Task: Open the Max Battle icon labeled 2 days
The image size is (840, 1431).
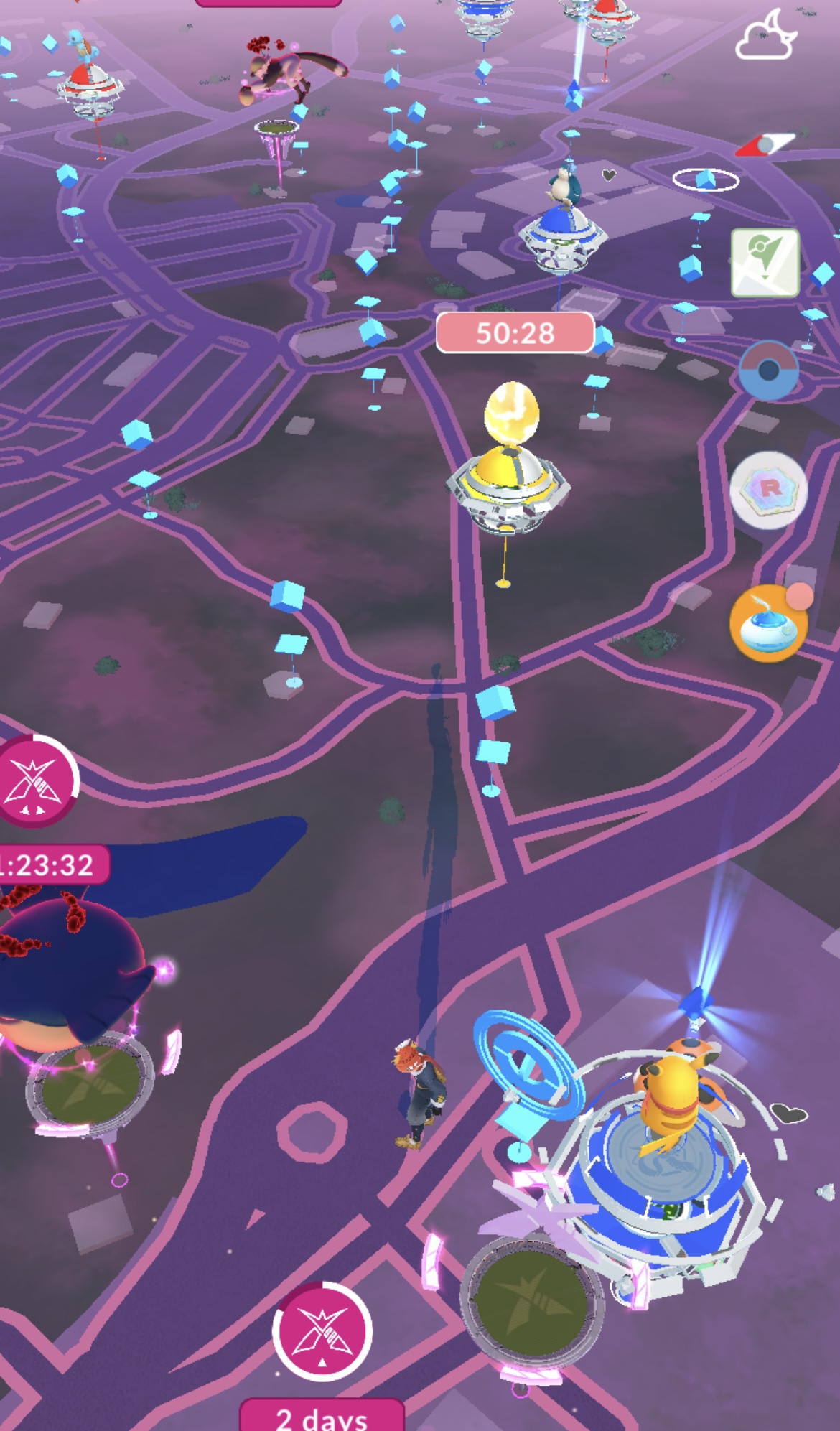Action: click(x=322, y=1331)
